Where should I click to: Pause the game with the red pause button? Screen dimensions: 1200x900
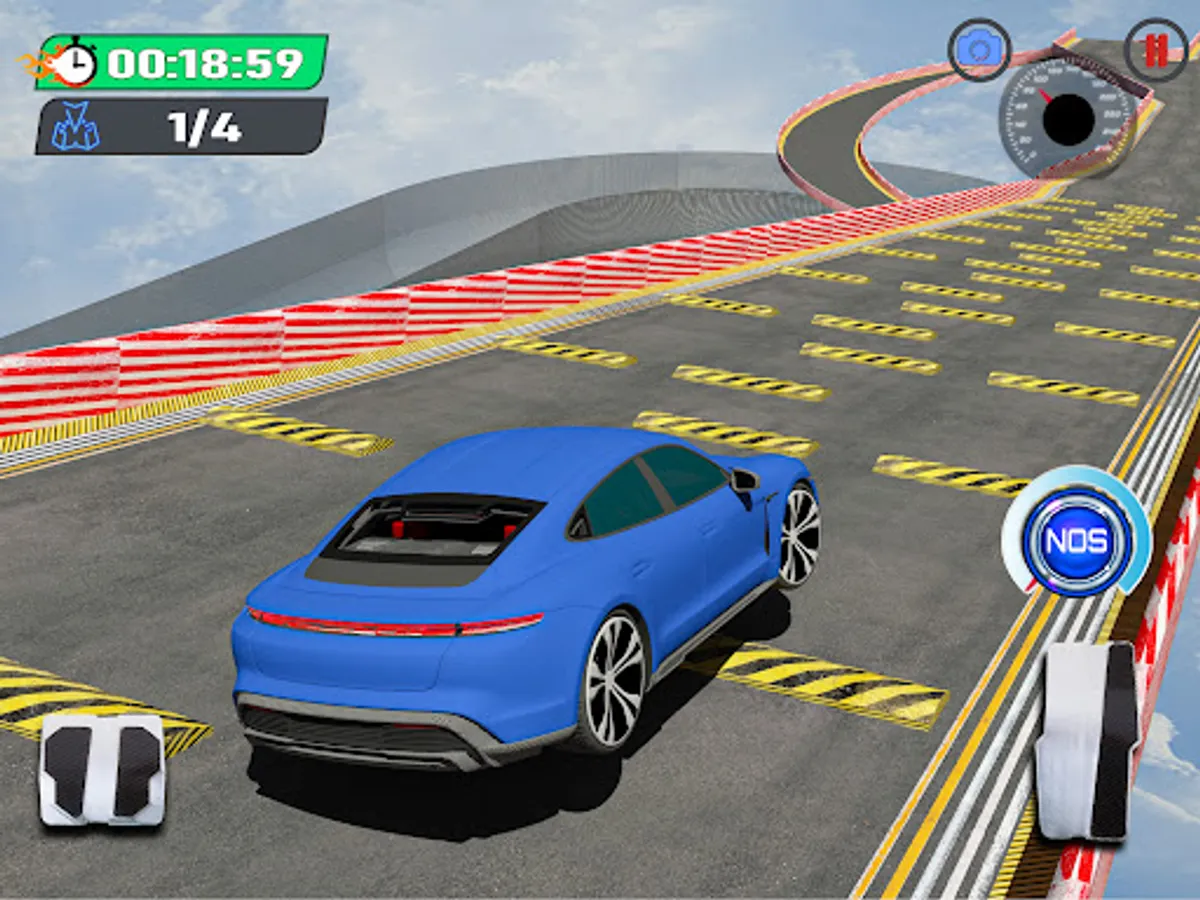(1155, 50)
